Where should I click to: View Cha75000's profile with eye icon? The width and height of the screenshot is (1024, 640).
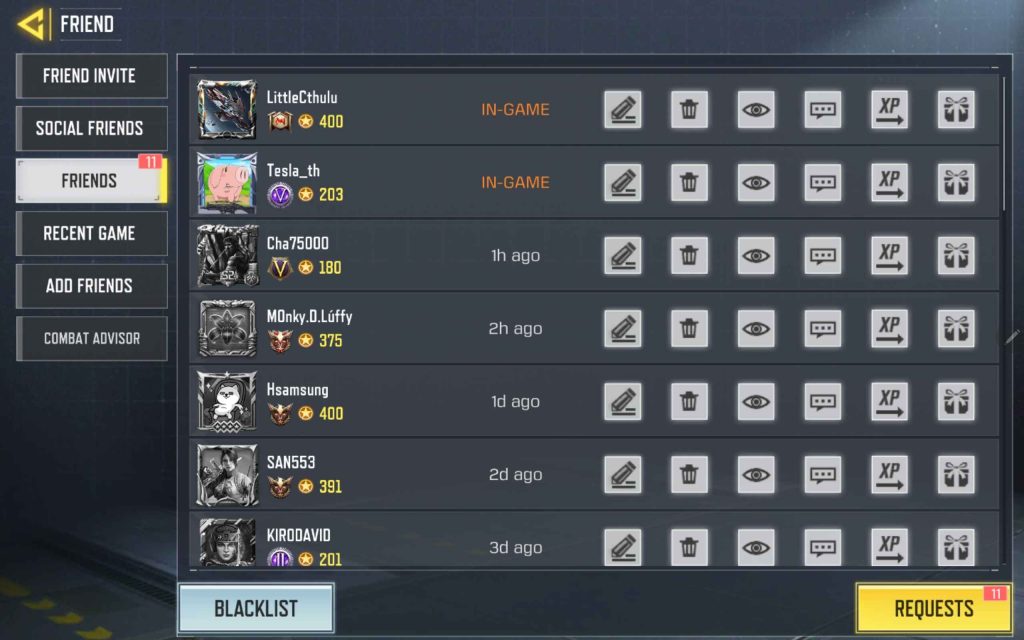756,256
